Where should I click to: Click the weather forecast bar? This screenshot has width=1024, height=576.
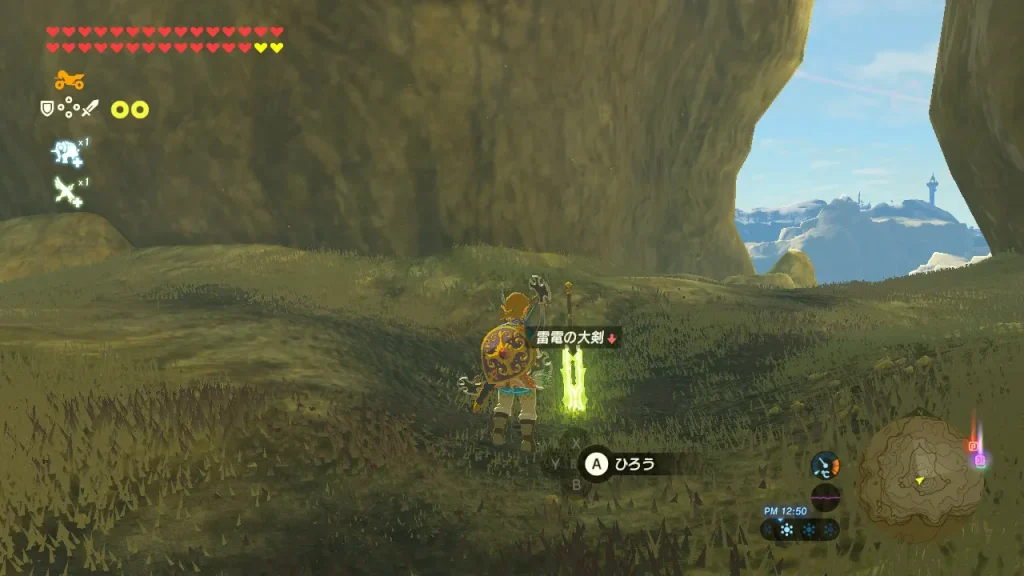tap(799, 530)
